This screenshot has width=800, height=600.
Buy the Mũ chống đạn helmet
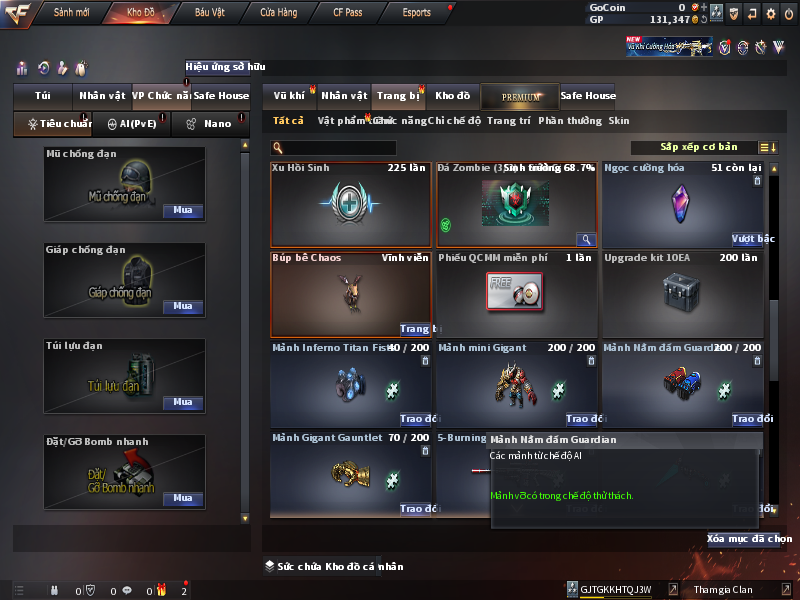(182, 211)
